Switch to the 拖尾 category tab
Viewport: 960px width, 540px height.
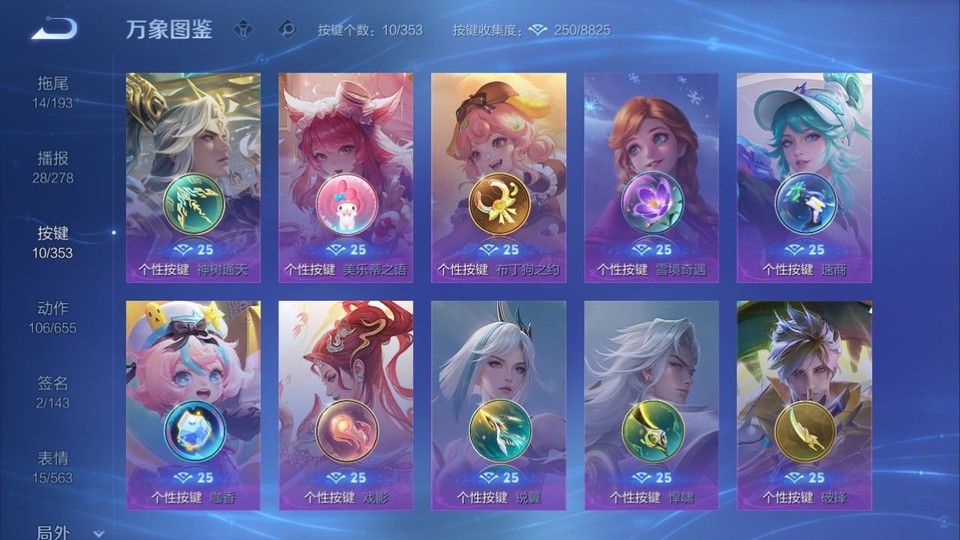pyautogui.click(x=53, y=92)
